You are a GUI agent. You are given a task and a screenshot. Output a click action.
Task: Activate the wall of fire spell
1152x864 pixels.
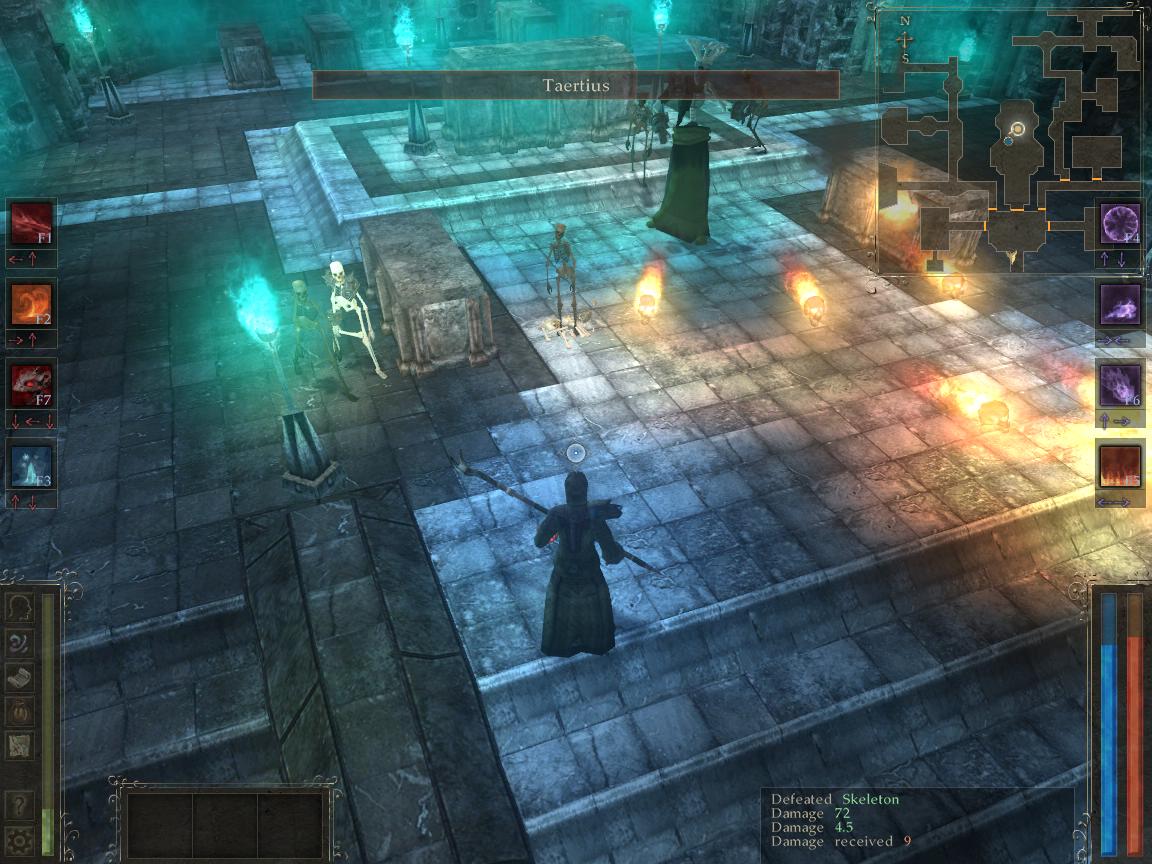(x=1120, y=466)
